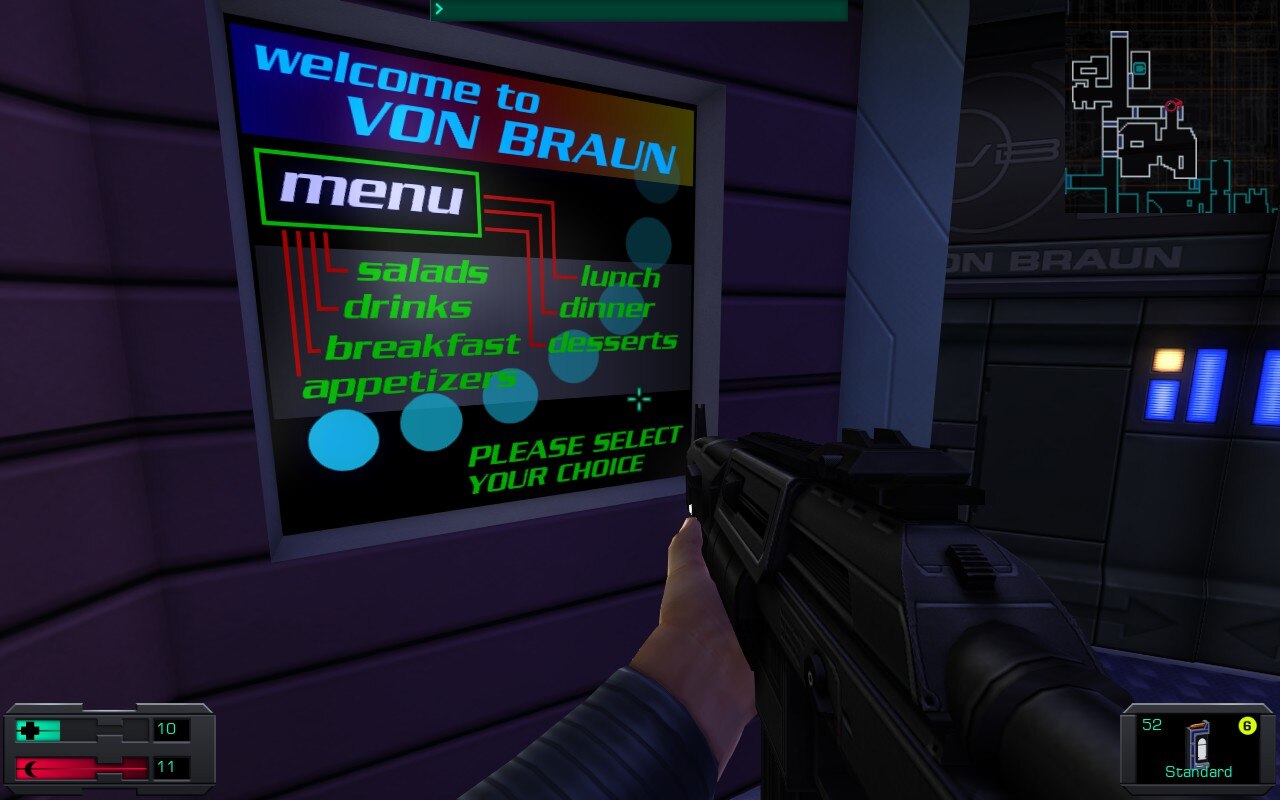Select the Standard bullet ammo icon
The width and height of the screenshot is (1280, 800).
coord(1196,745)
